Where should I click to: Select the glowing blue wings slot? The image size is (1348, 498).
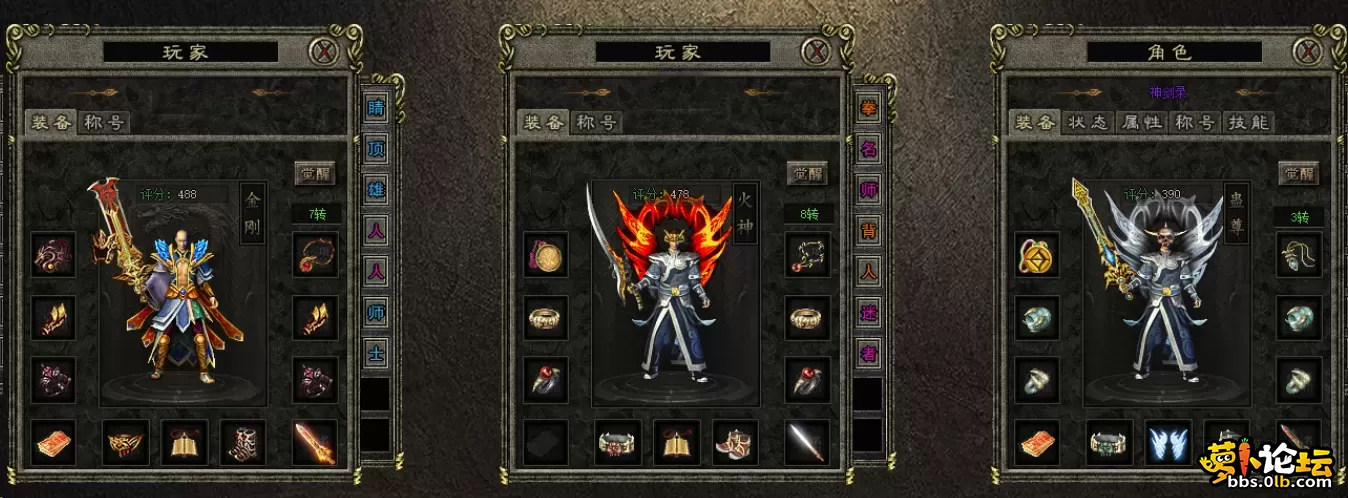tap(1169, 442)
